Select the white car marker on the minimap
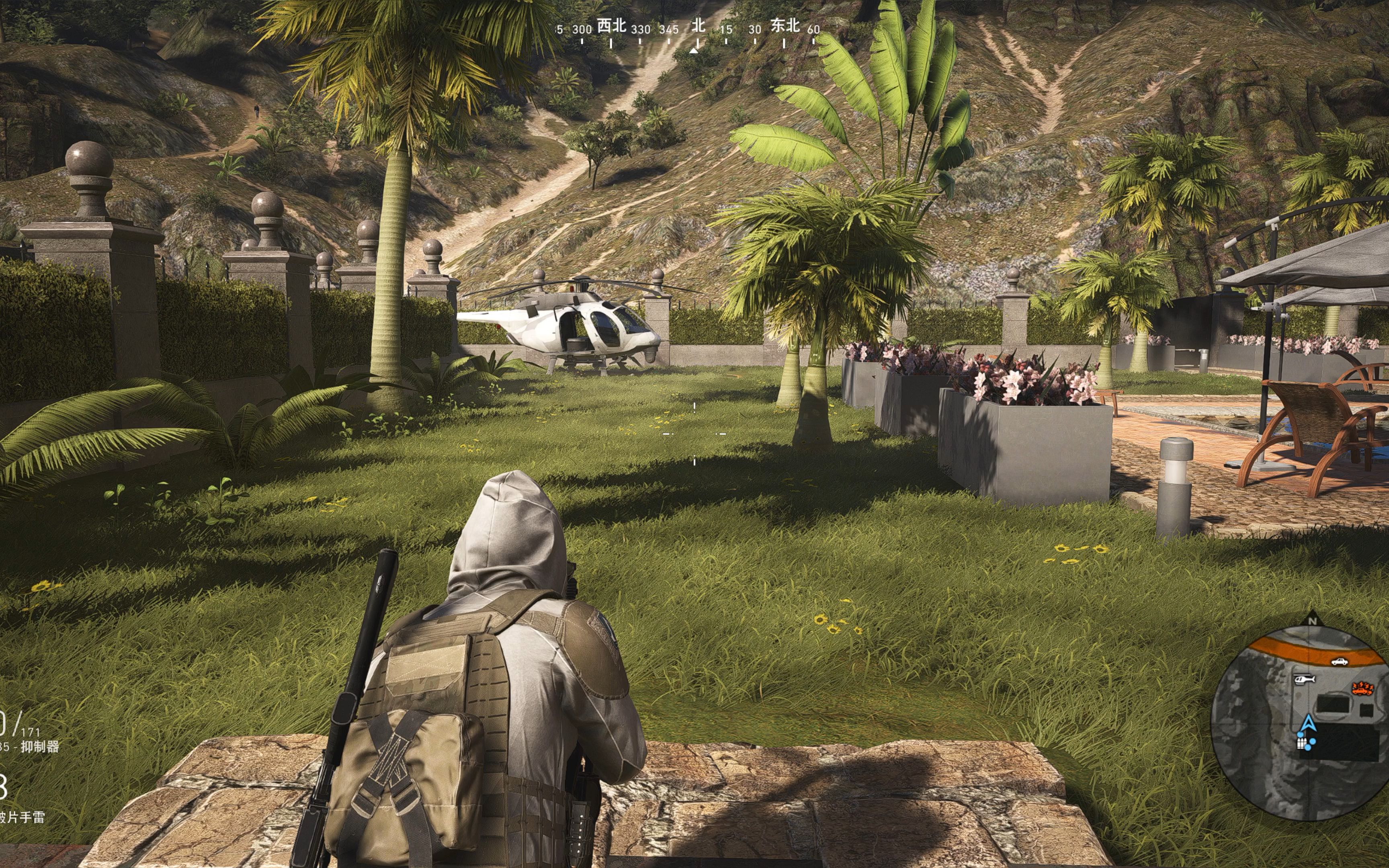The image size is (1389, 868). 1339,662
